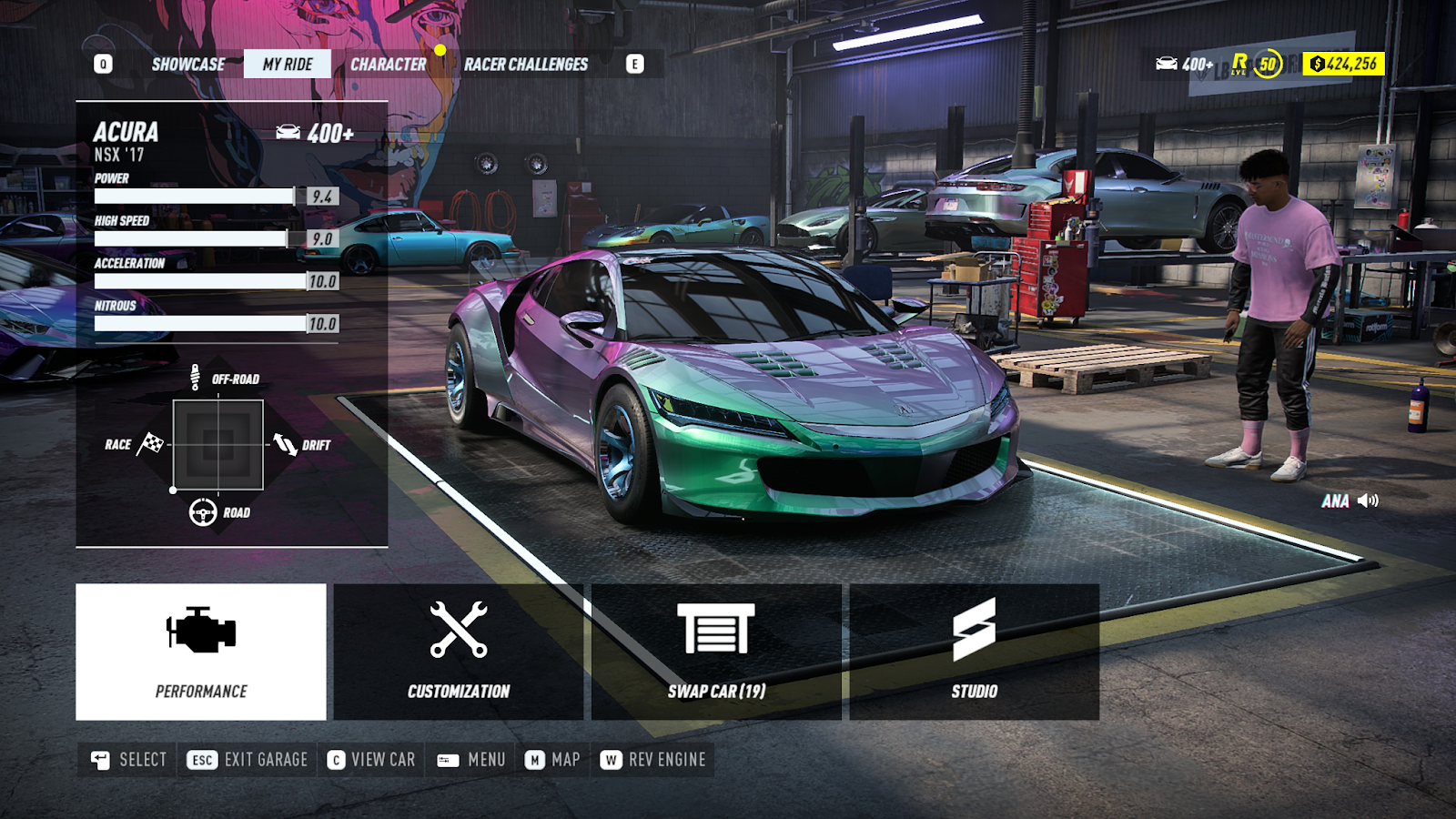This screenshot has width=1456, height=819.
Task: Open the Menu option
Action: click(471, 760)
